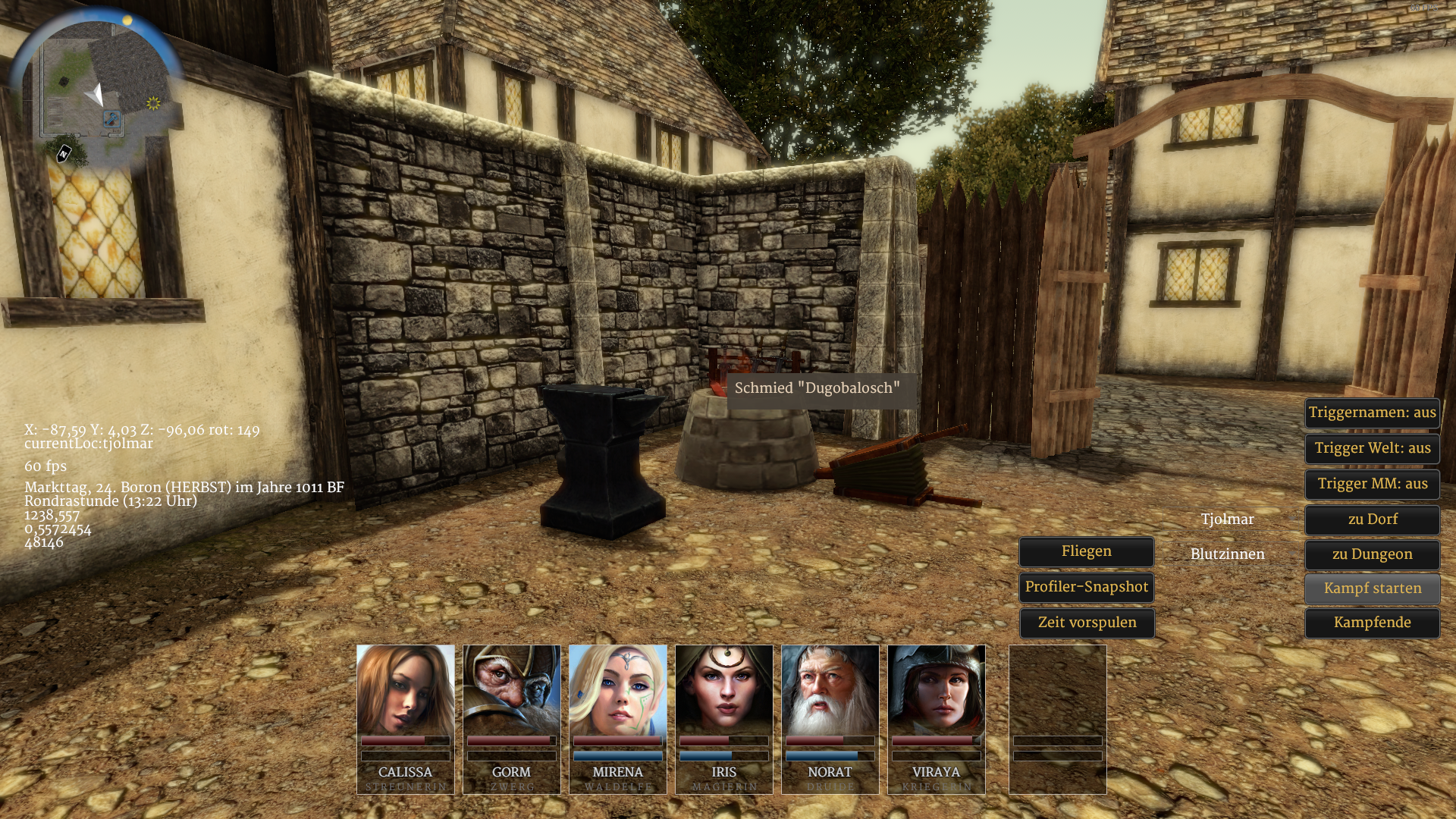Toggle Triggernamen setting
The image size is (1456, 819).
tap(1372, 413)
